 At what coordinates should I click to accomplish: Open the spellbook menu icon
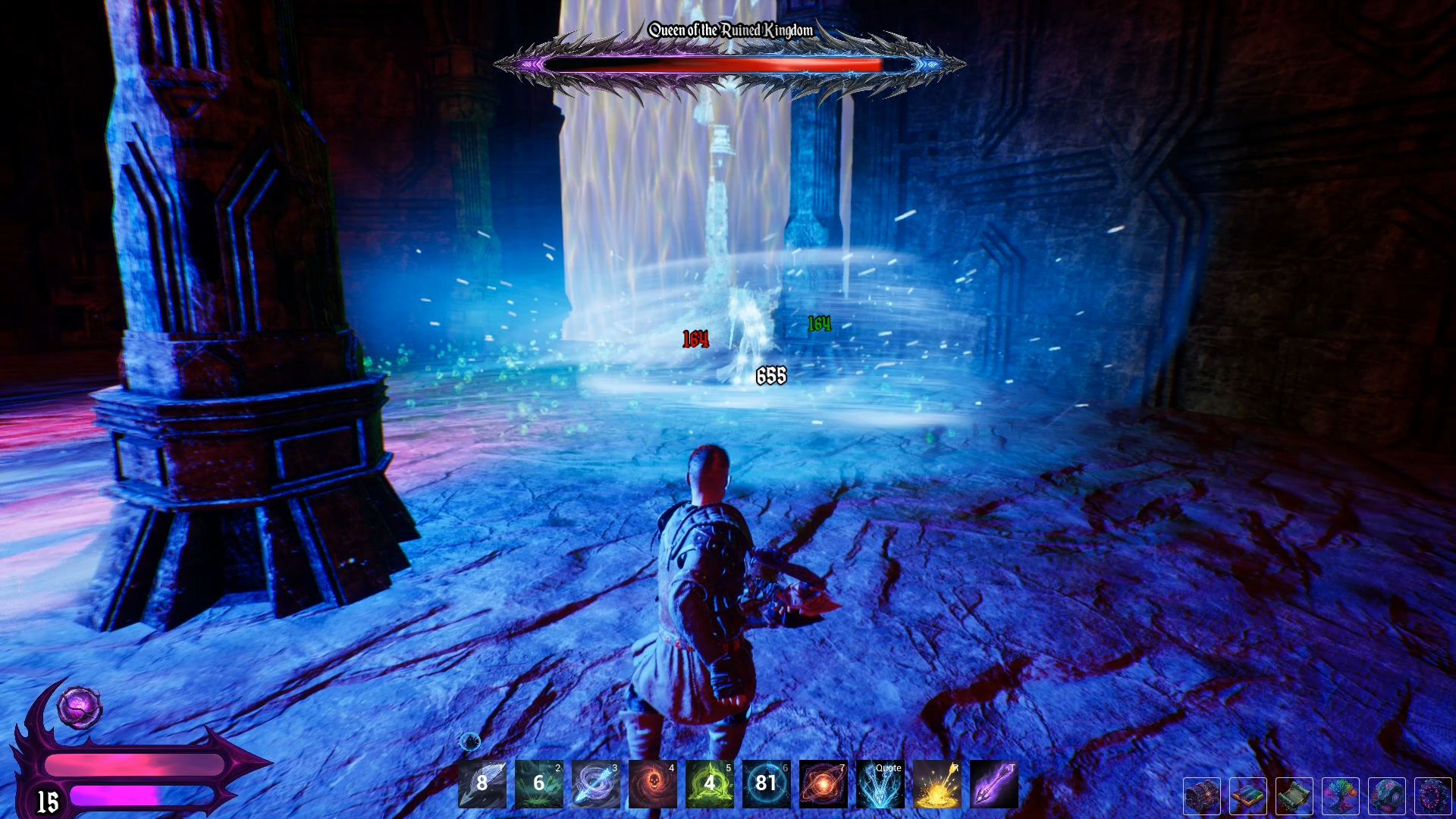1248,796
